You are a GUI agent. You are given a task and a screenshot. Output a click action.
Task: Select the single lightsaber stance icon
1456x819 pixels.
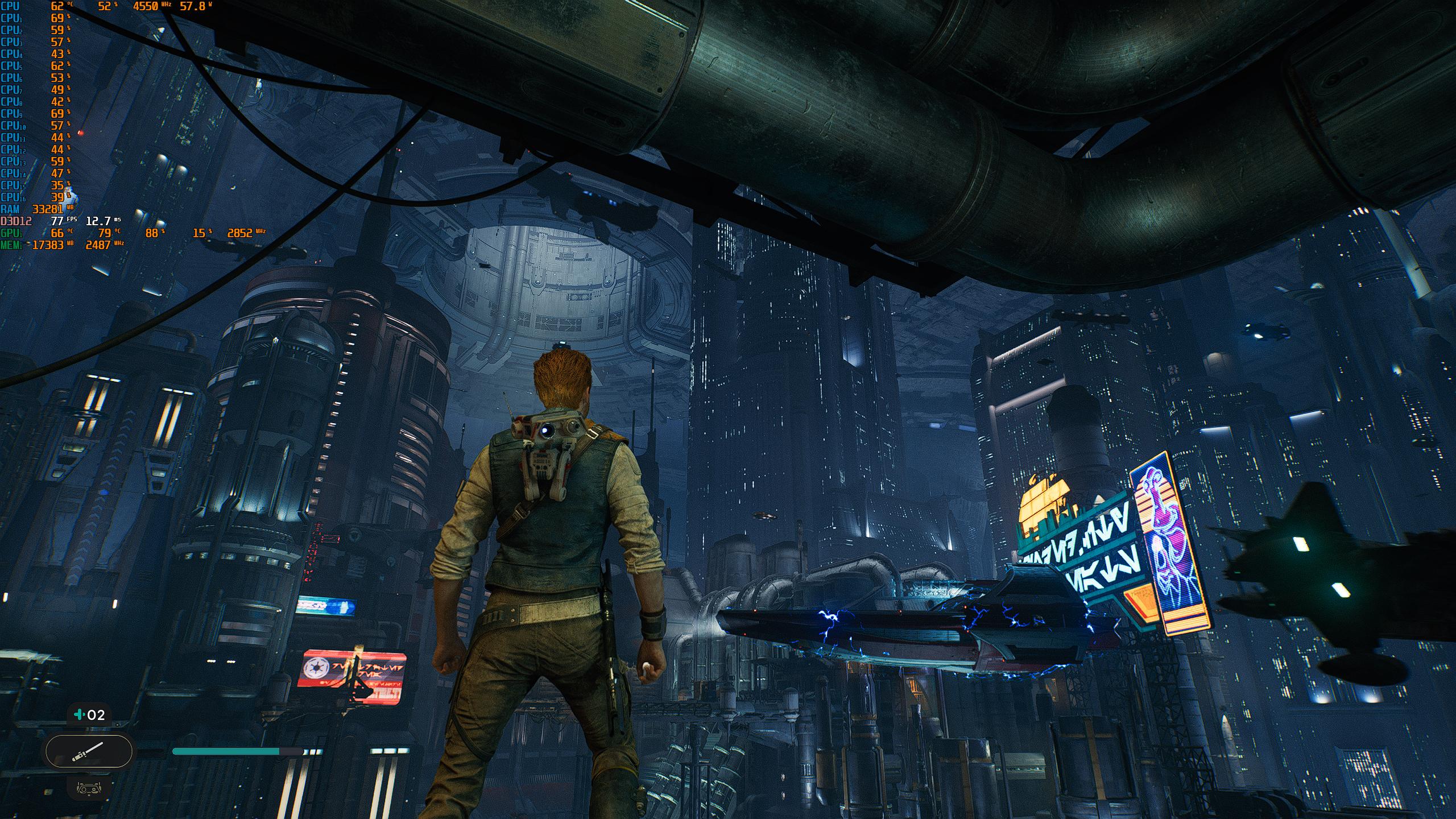click(x=88, y=752)
